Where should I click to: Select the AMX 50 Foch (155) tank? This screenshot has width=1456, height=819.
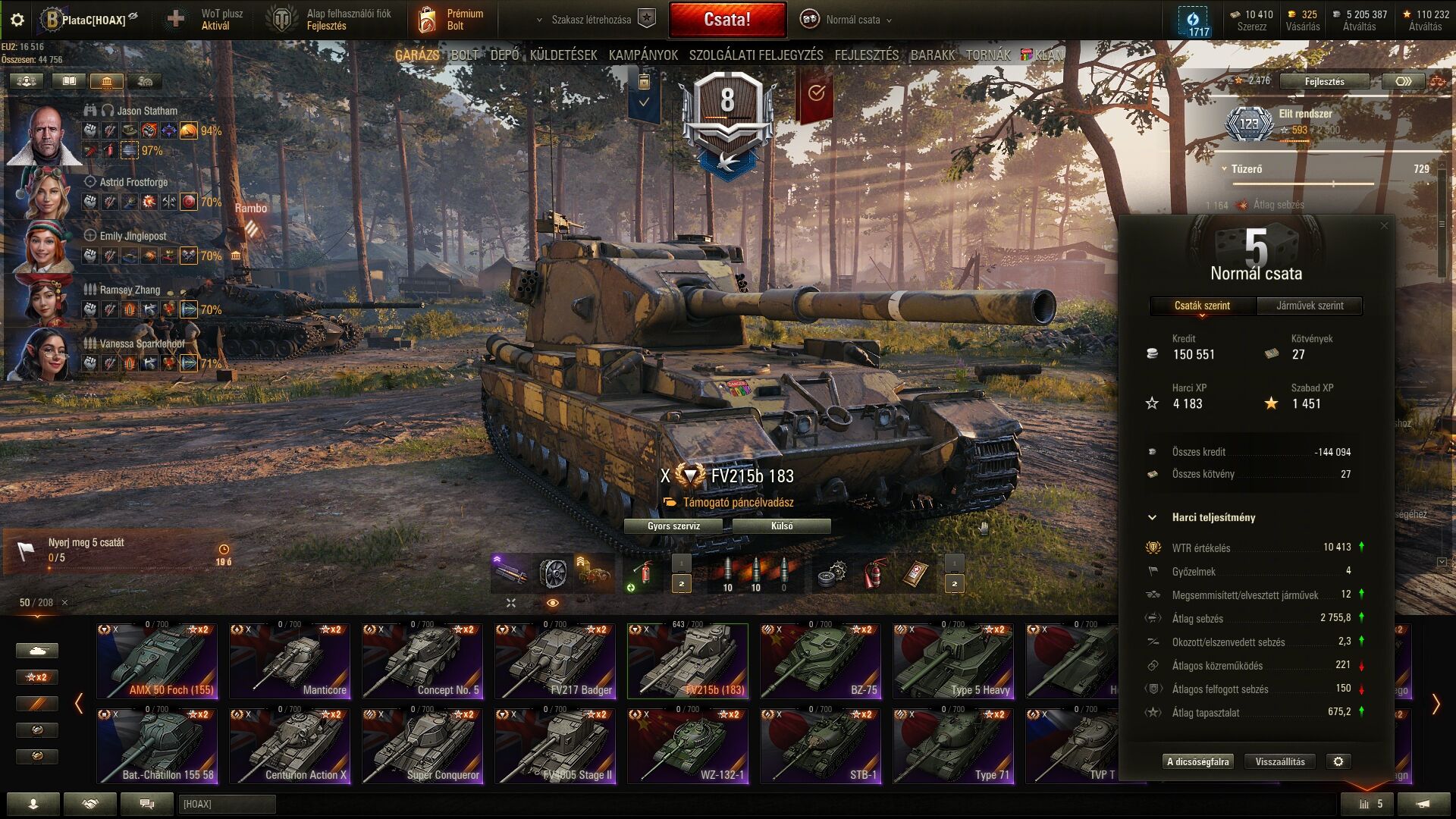pos(157,661)
